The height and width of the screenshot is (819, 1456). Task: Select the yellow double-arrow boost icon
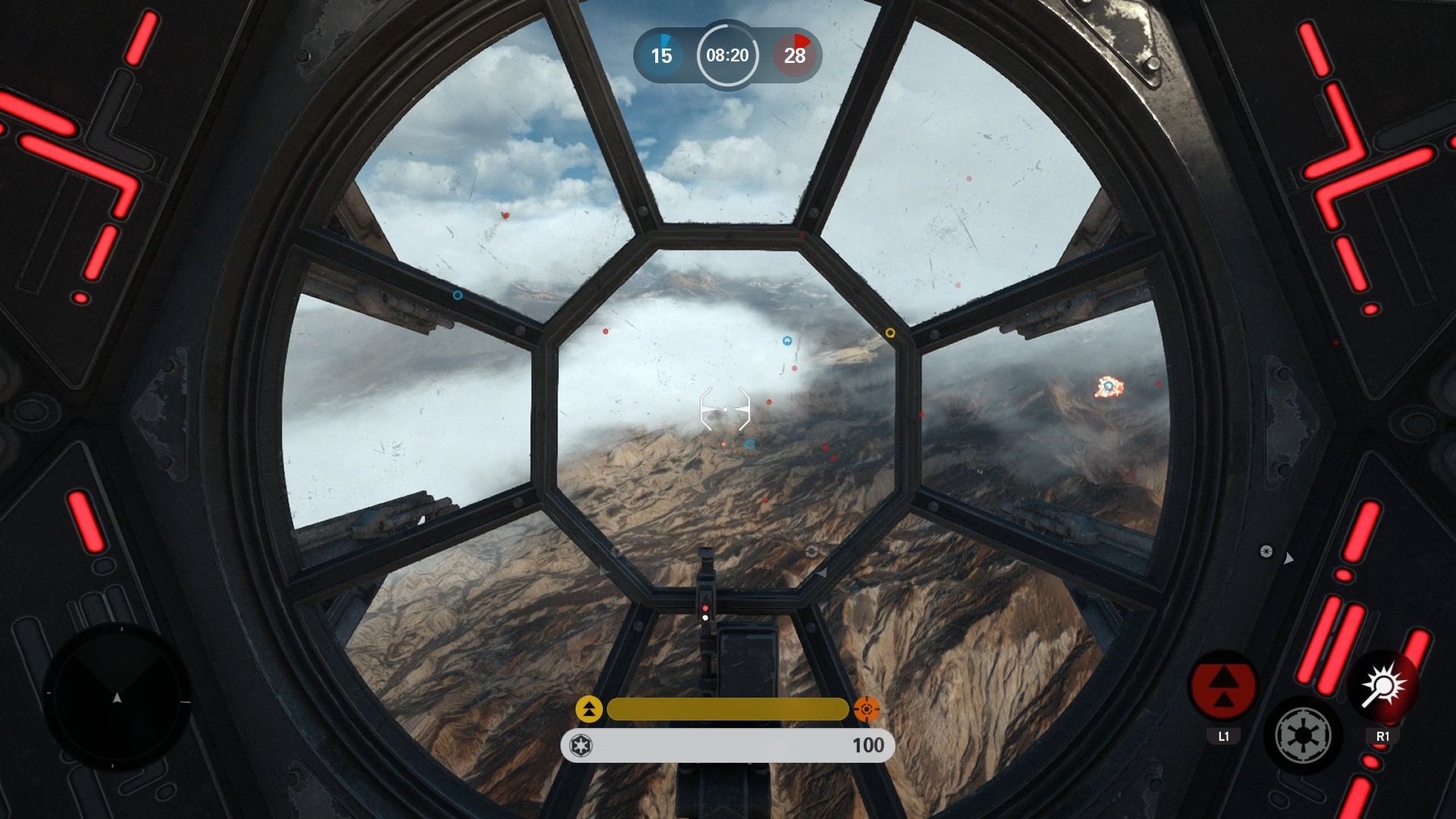point(588,708)
